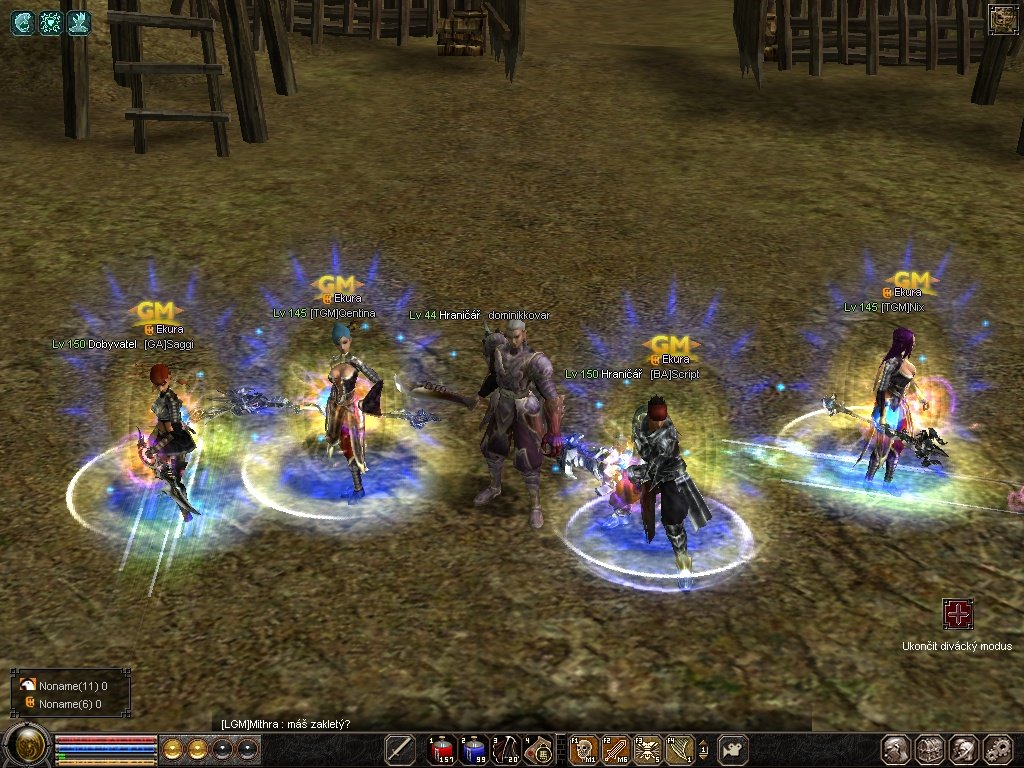Select the bow and arrows quickslot
This screenshot has width=1024, height=768.
pos(507,748)
